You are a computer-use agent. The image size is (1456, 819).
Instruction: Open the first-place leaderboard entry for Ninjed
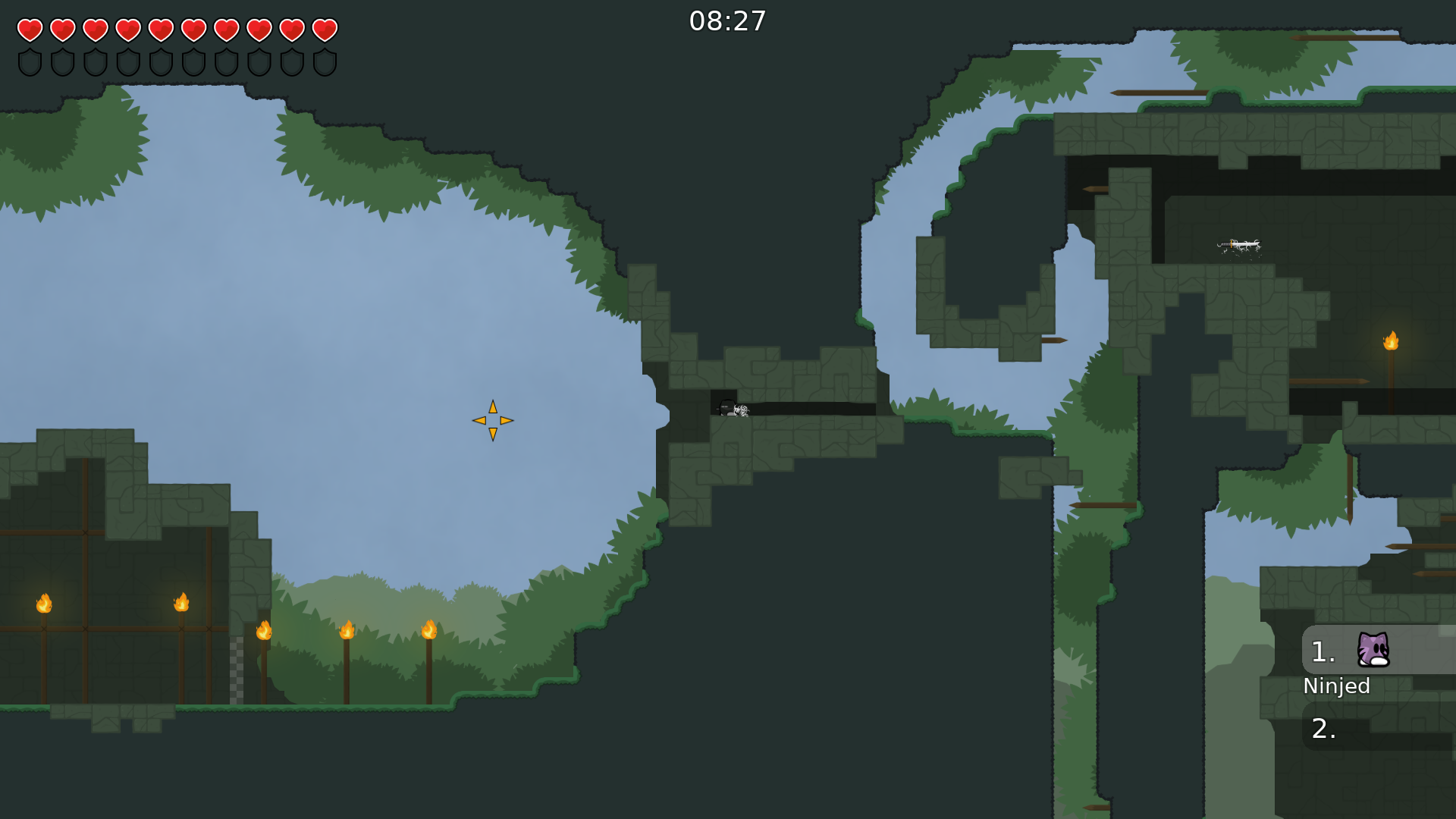click(1357, 651)
